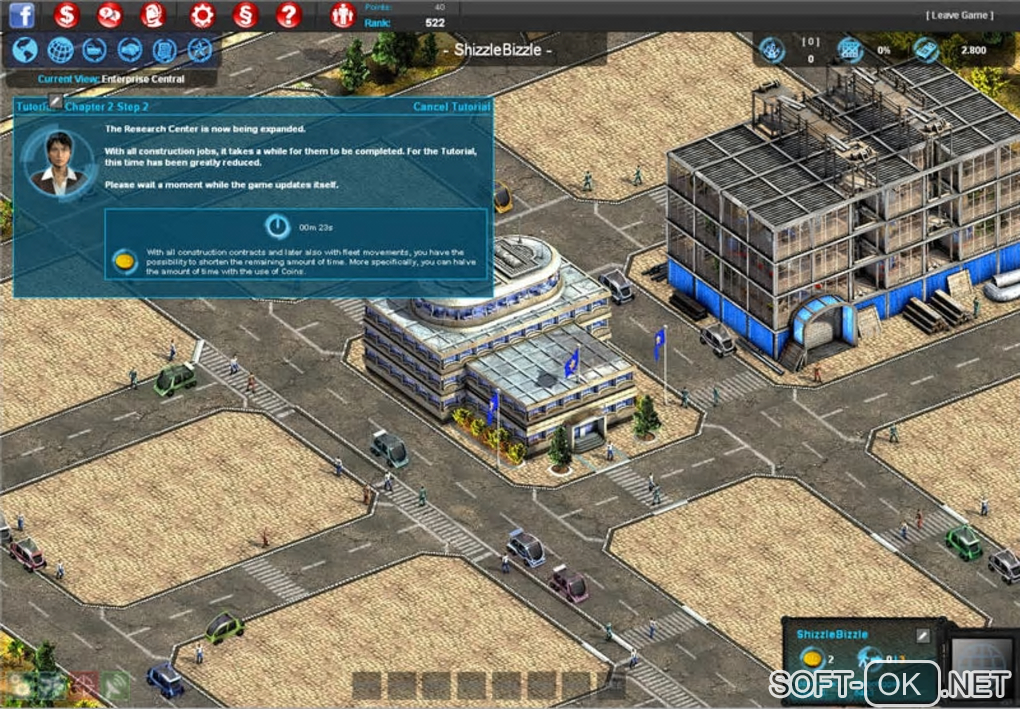The image size is (1020, 709).
Task: Edit the ShizzleBizzle profile with pencil icon
Action: point(922,635)
